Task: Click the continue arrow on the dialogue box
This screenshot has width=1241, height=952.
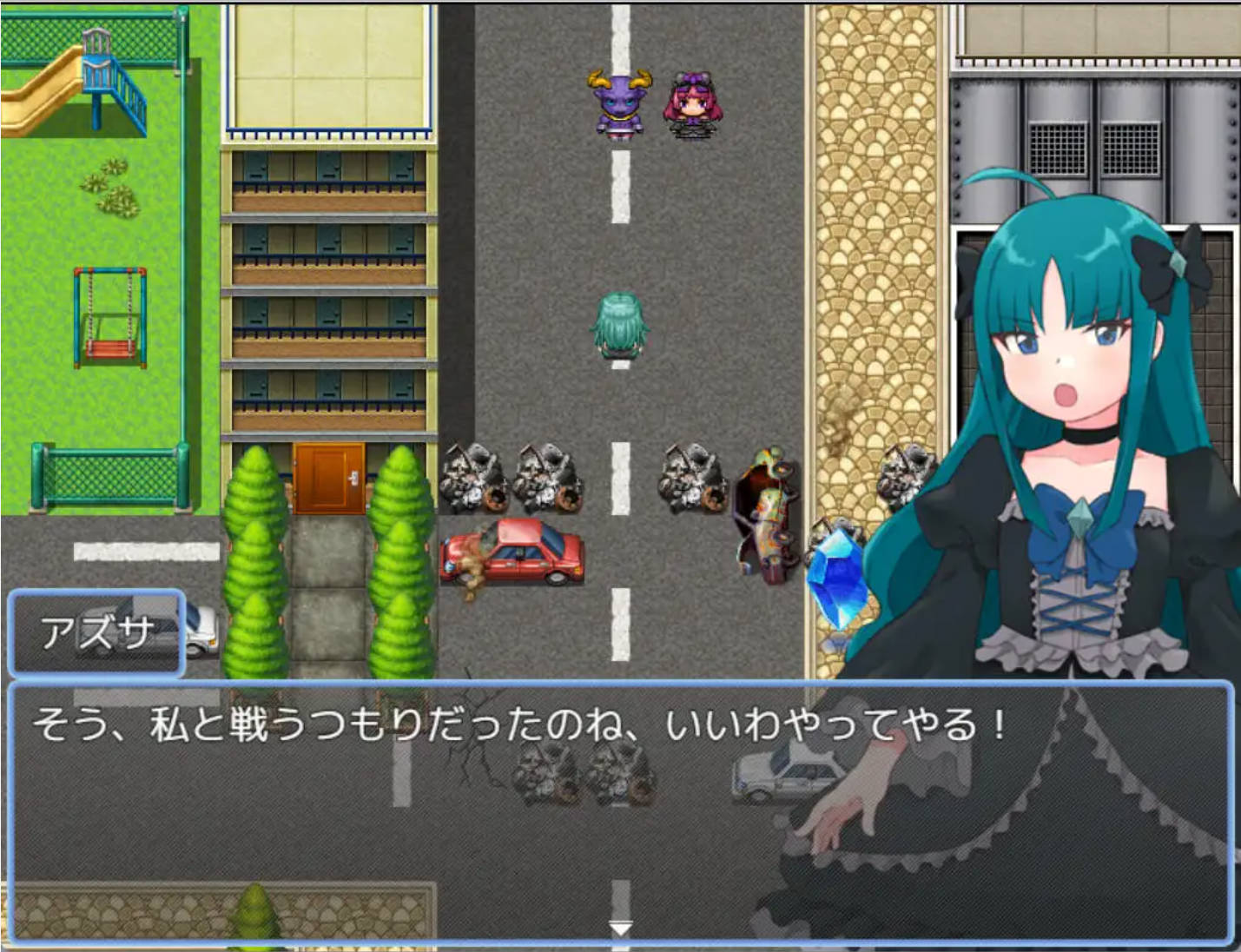Action: pos(619,928)
